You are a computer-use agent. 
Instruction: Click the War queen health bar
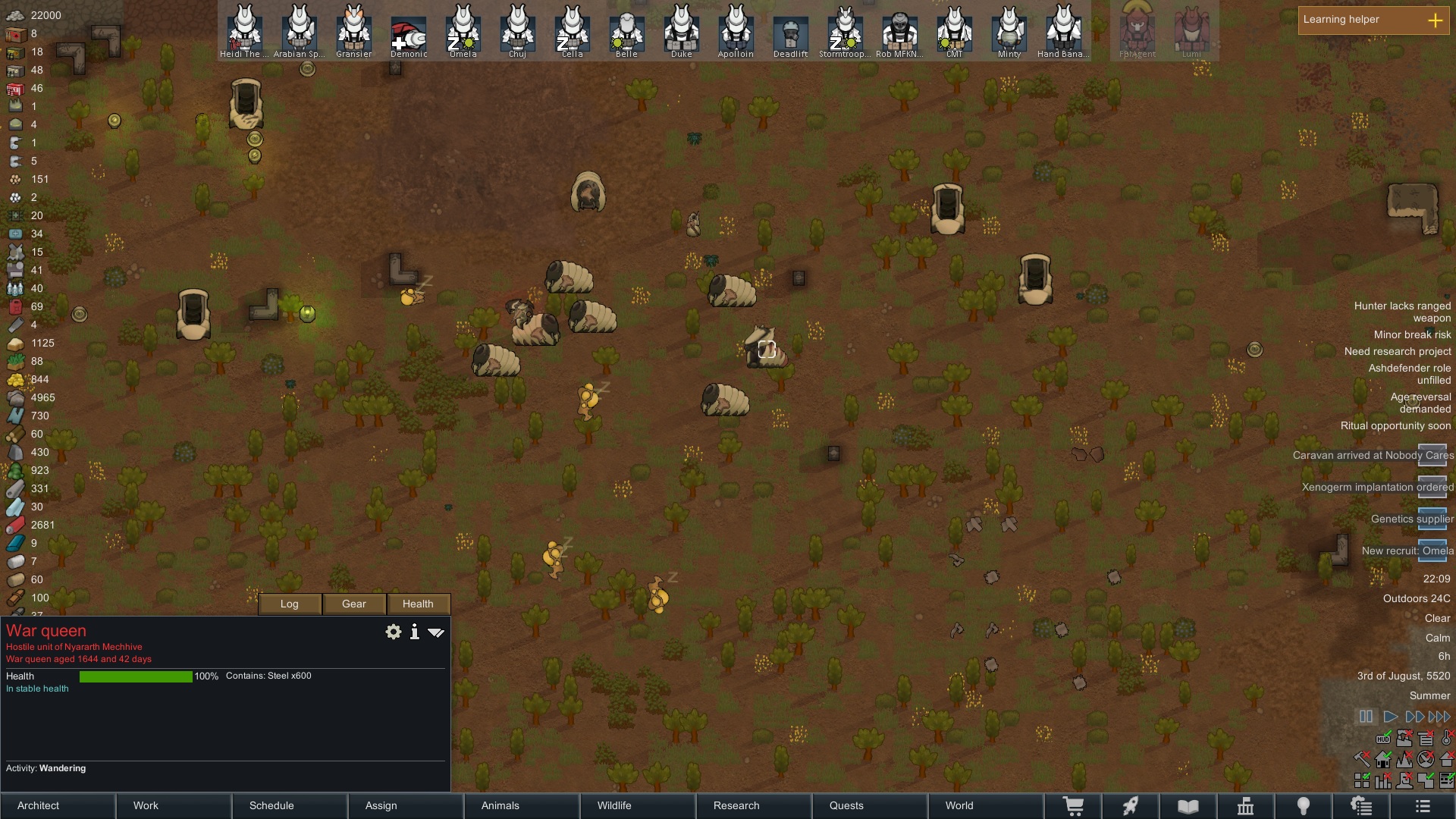(x=136, y=676)
